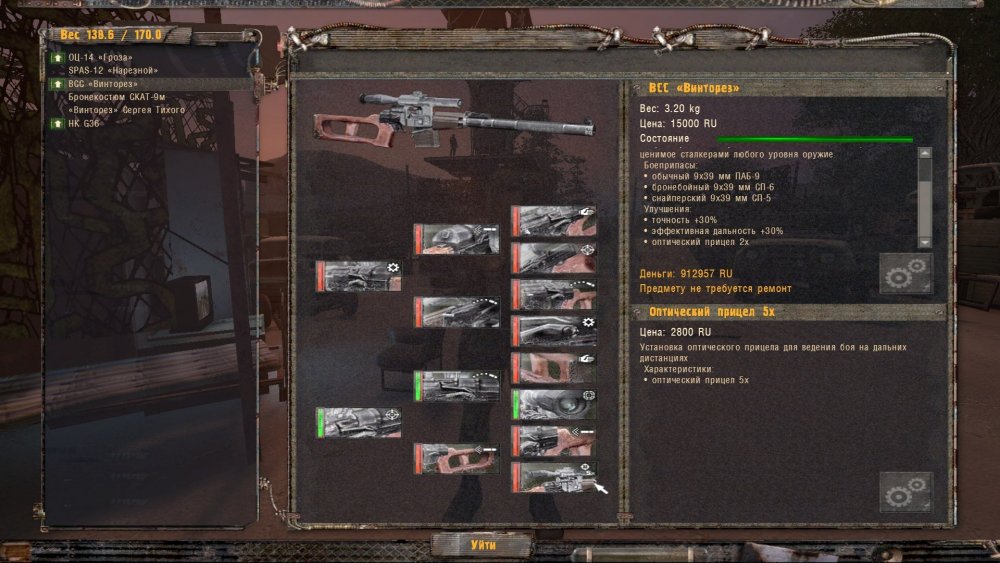Choose the scope lens upgrade node
Image resolution: width=1000 pixels, height=563 pixels.
pos(553,404)
